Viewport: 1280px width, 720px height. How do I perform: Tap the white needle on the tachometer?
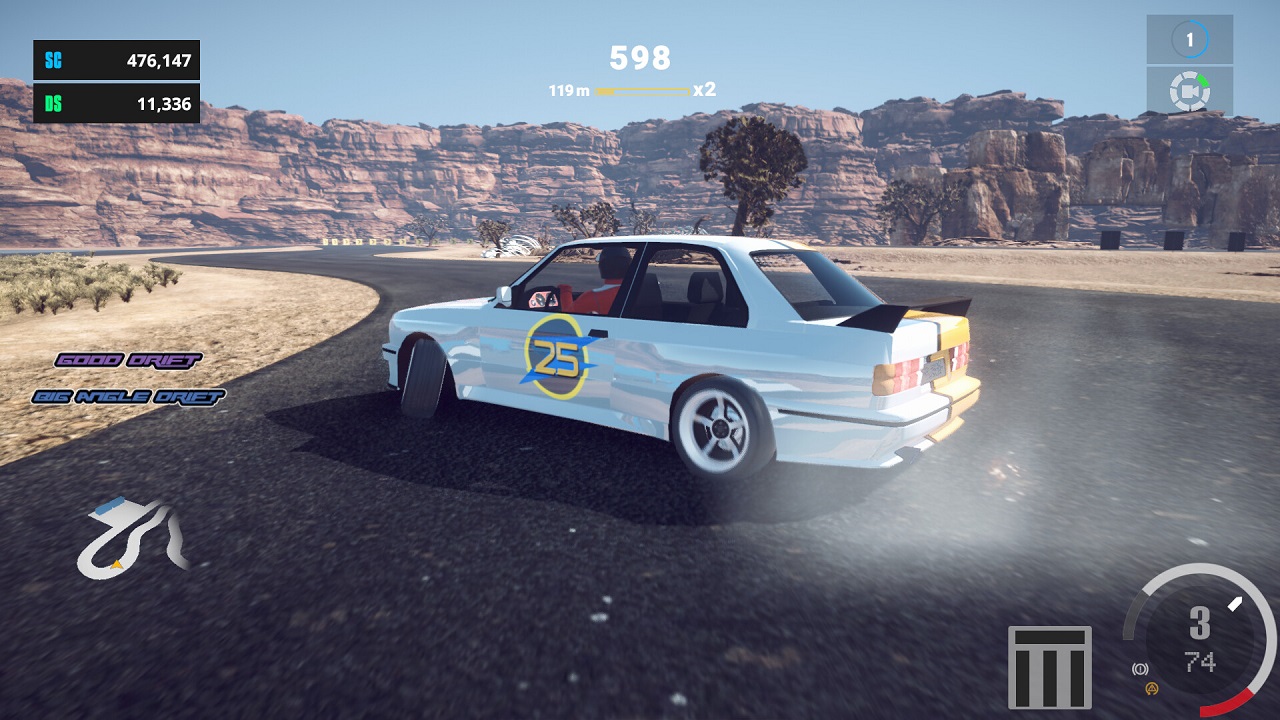click(x=1235, y=604)
